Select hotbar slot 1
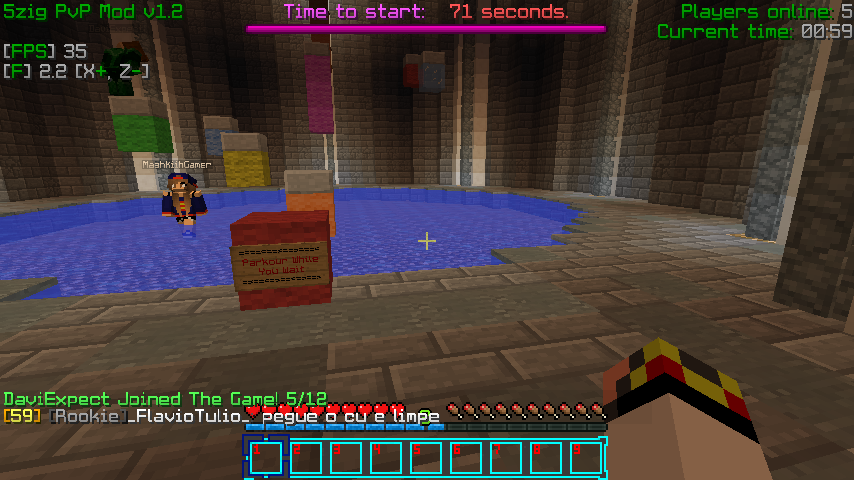 266,458
